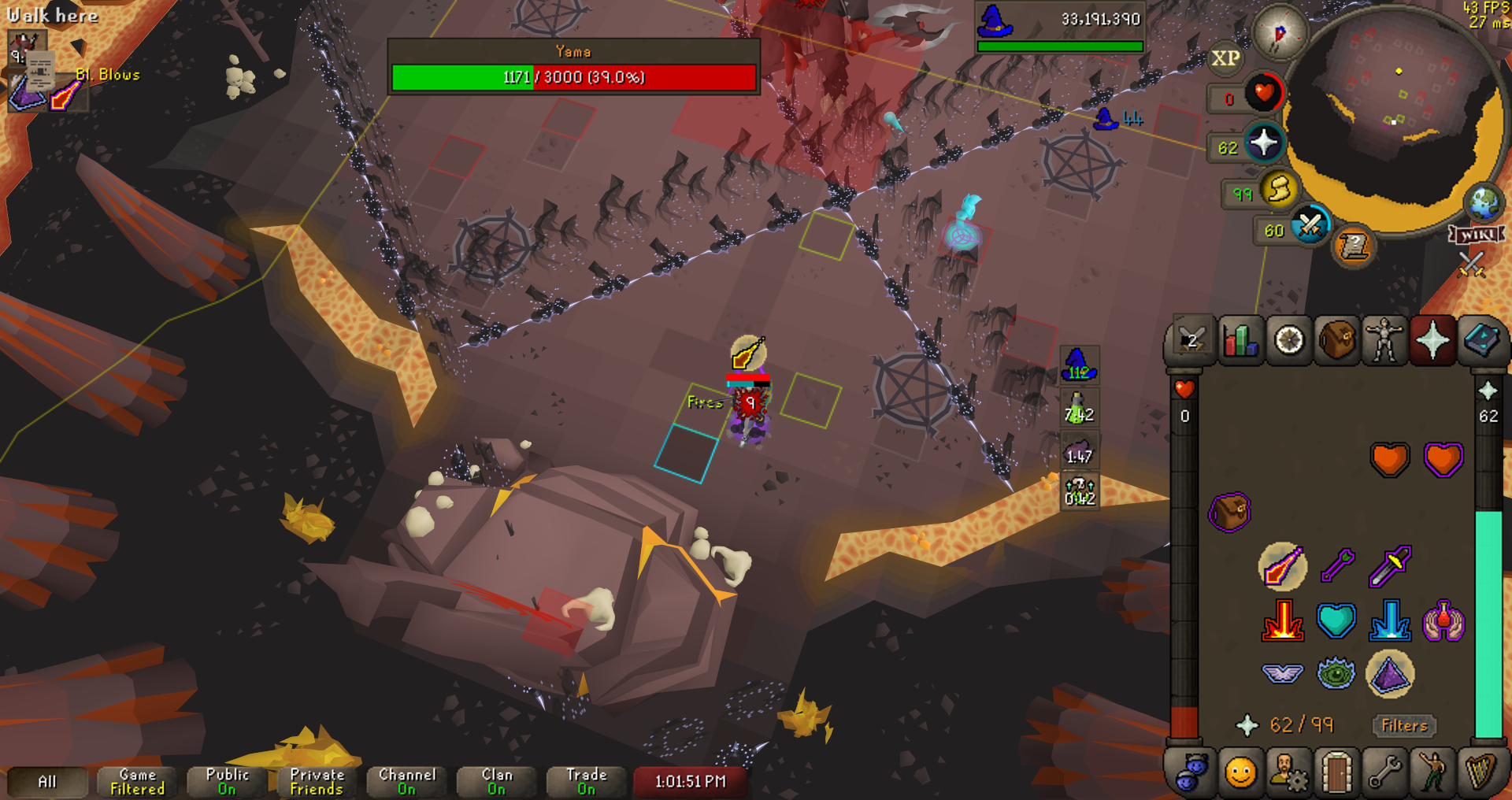
Task: Toggle the run energy boot orb
Action: tap(1280, 189)
